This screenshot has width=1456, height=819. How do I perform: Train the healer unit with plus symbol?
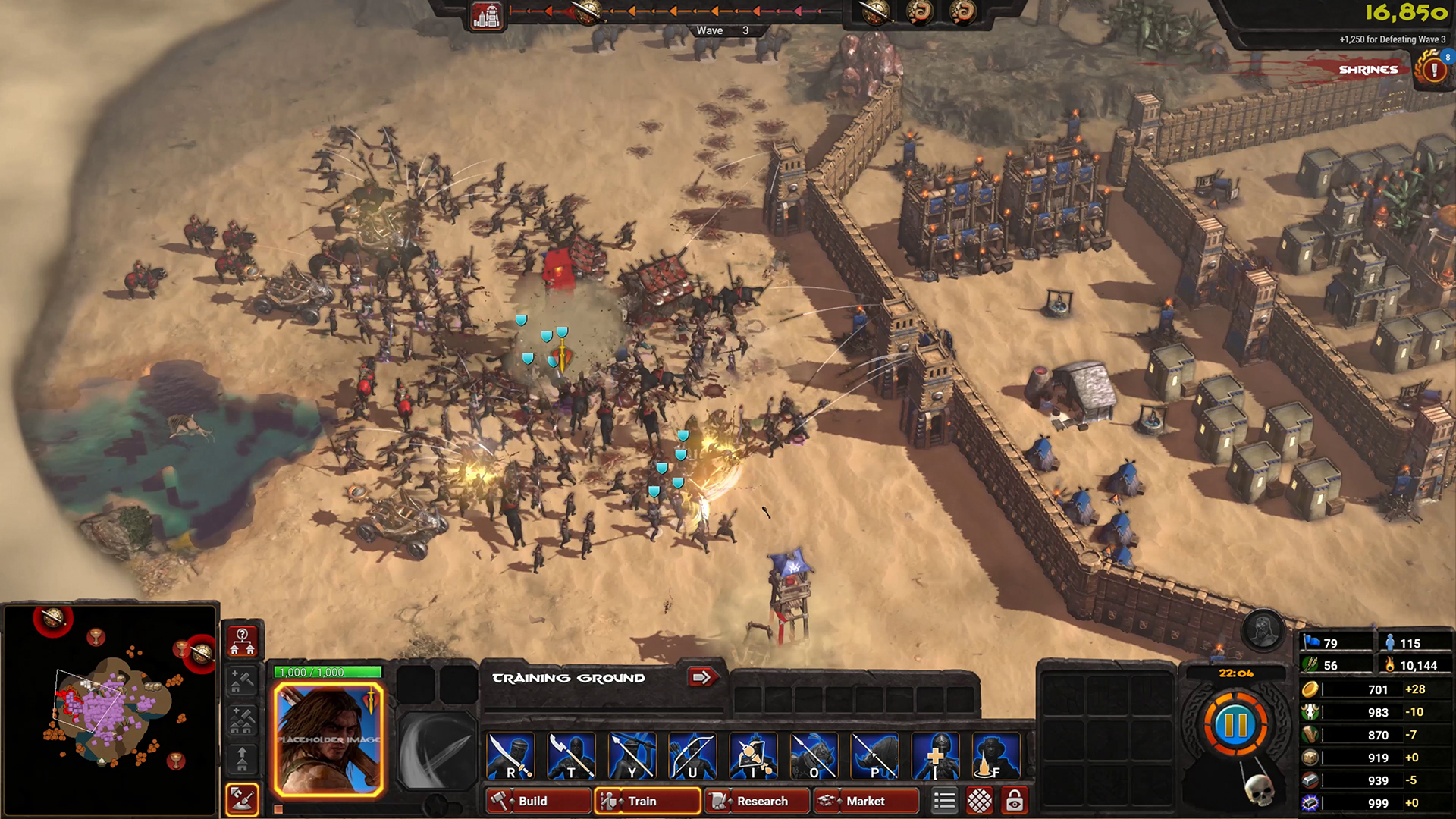click(935, 756)
